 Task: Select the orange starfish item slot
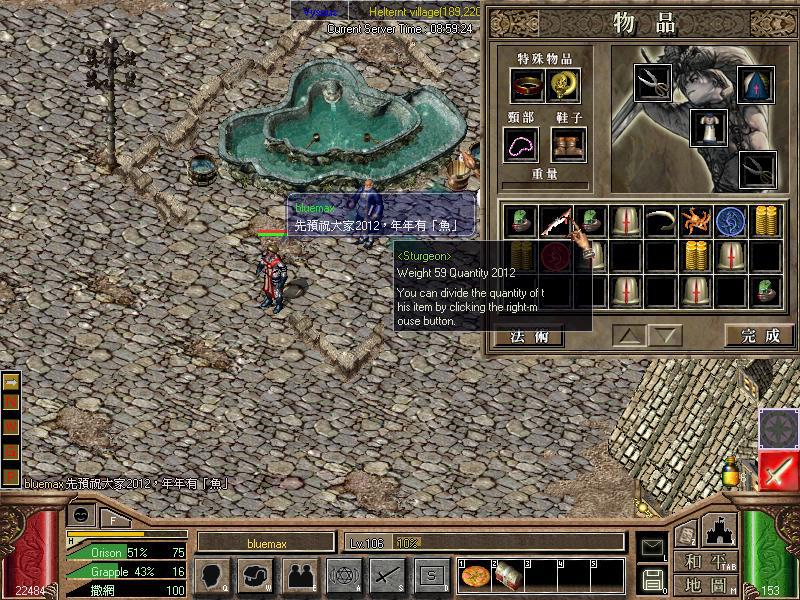[x=695, y=221]
